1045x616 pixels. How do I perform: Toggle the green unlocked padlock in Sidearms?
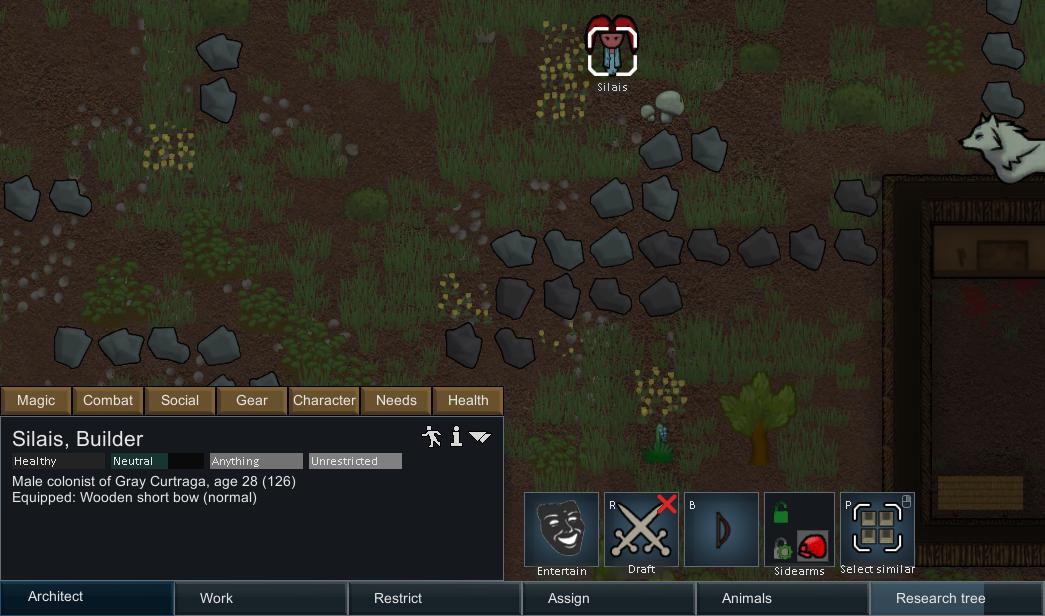pyautogui.click(x=781, y=514)
